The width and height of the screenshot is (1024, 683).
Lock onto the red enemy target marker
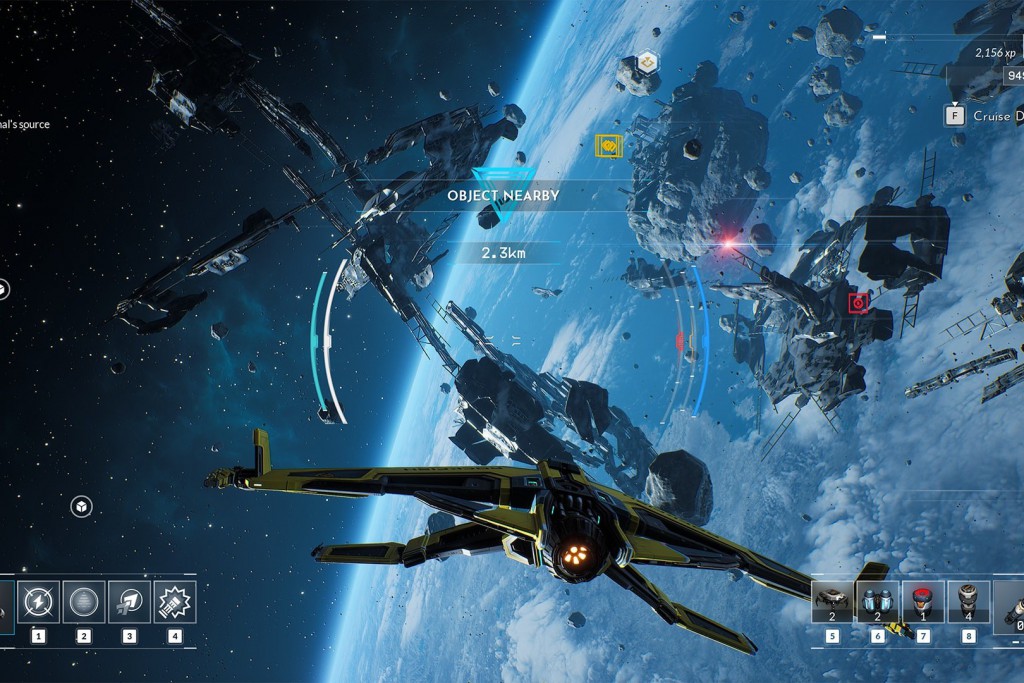857,301
